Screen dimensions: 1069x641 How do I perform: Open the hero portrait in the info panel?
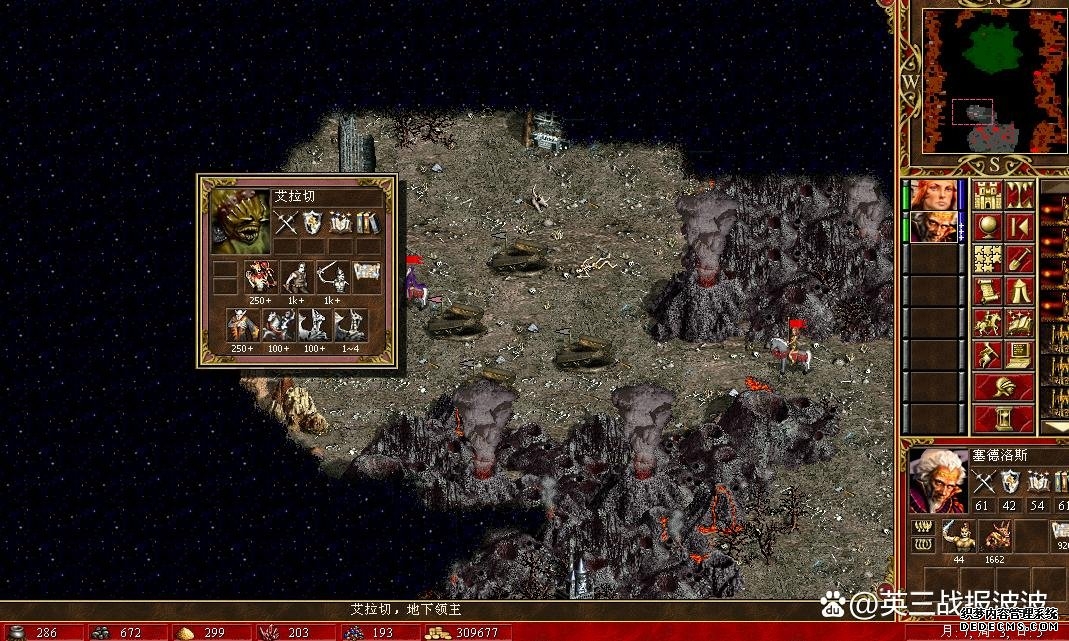[x=937, y=476]
